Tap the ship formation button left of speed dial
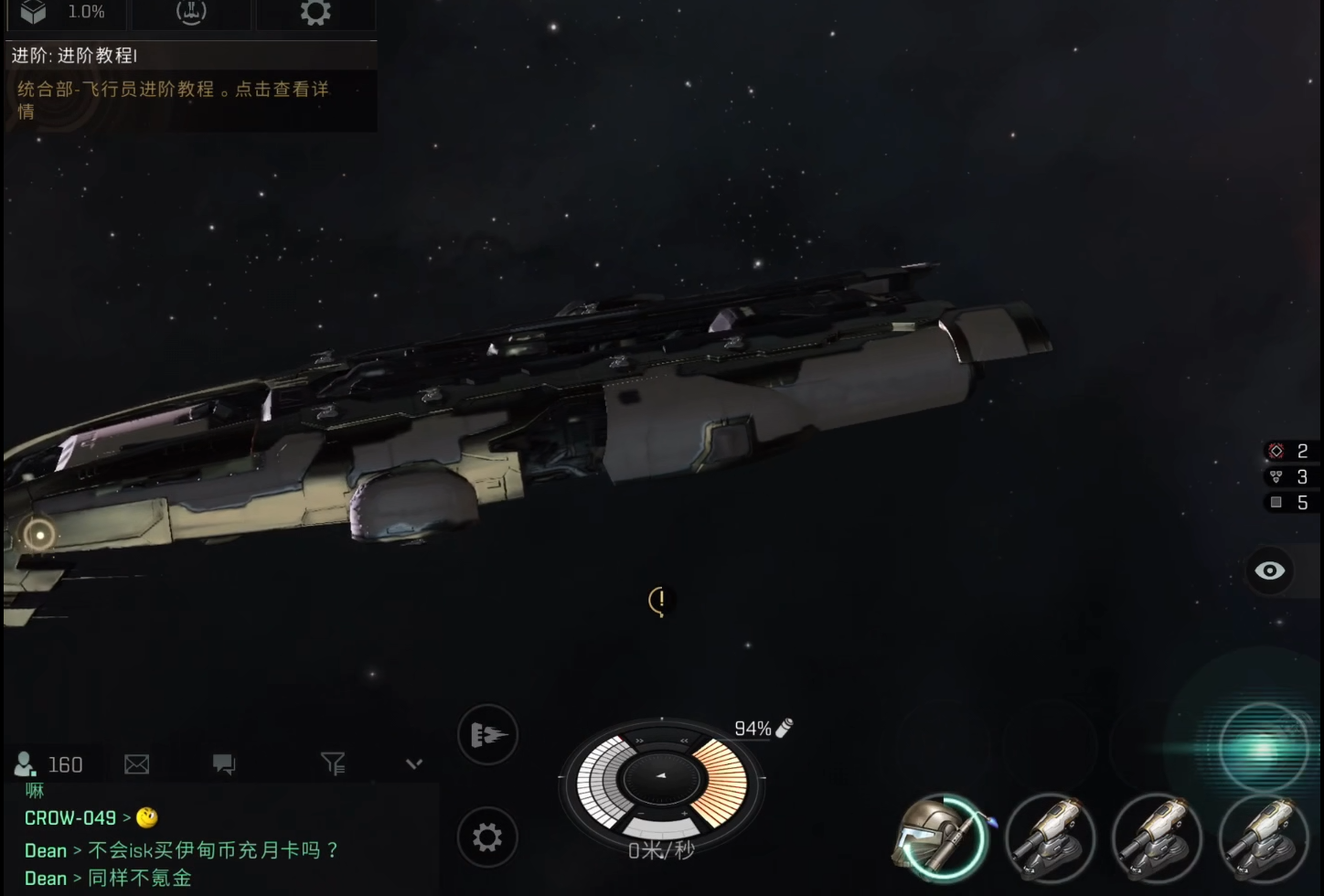 click(487, 734)
